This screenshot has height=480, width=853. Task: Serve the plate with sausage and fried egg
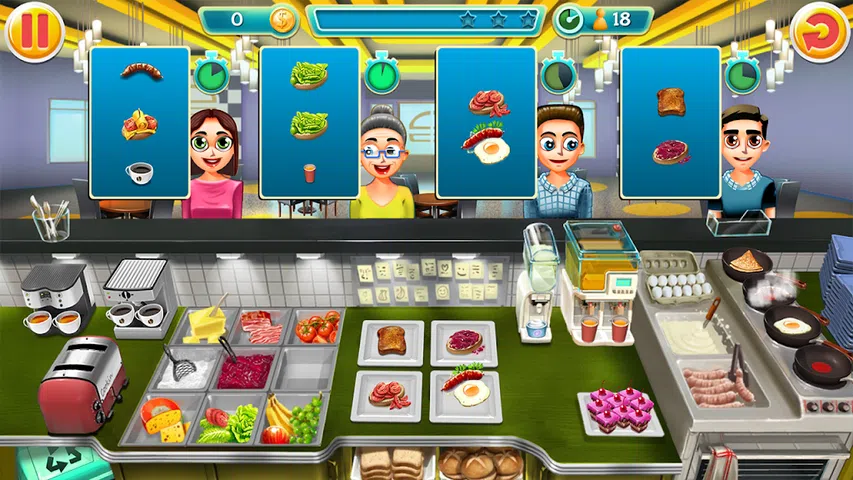[465, 392]
